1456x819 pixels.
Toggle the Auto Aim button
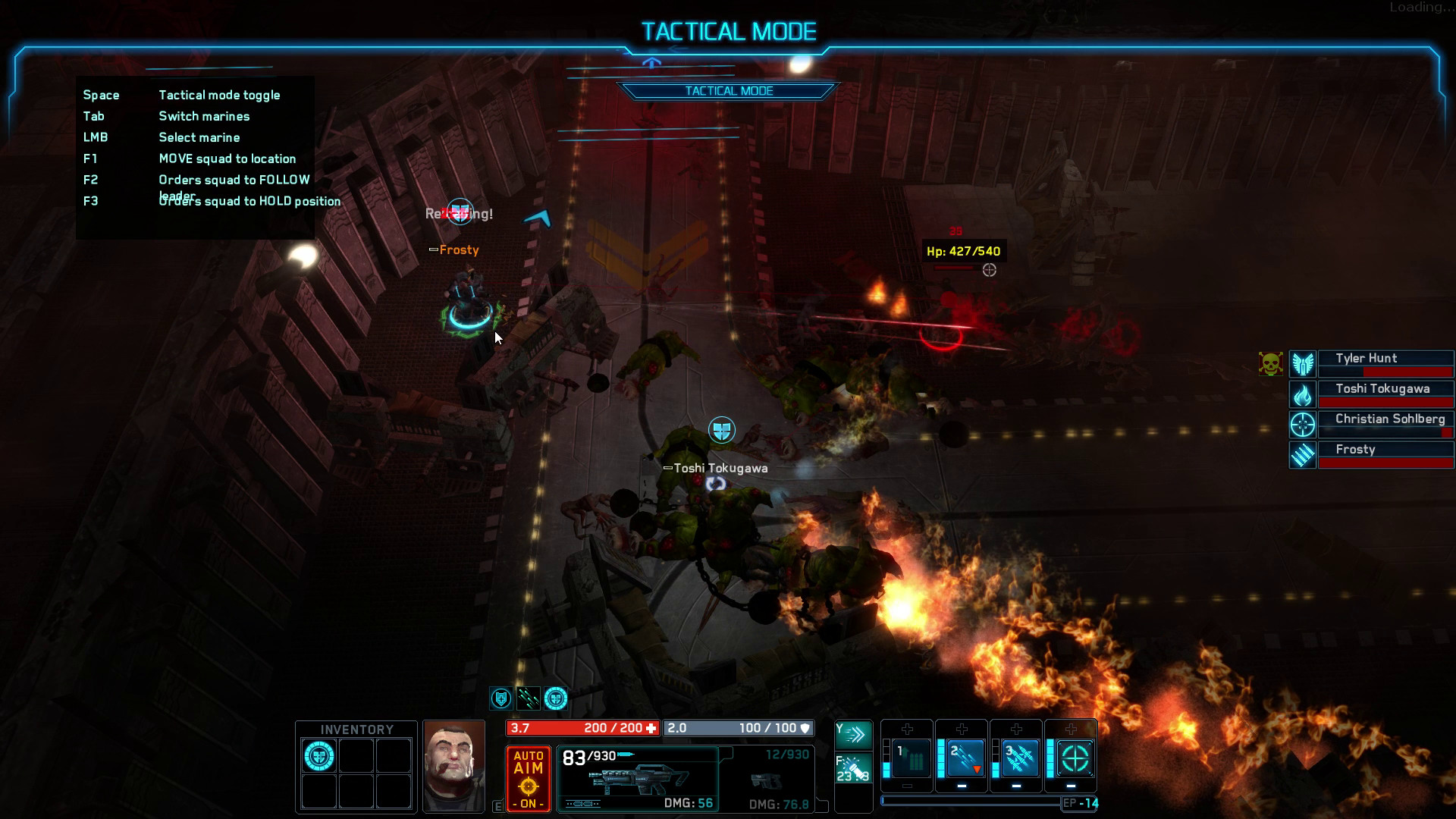coord(529,779)
